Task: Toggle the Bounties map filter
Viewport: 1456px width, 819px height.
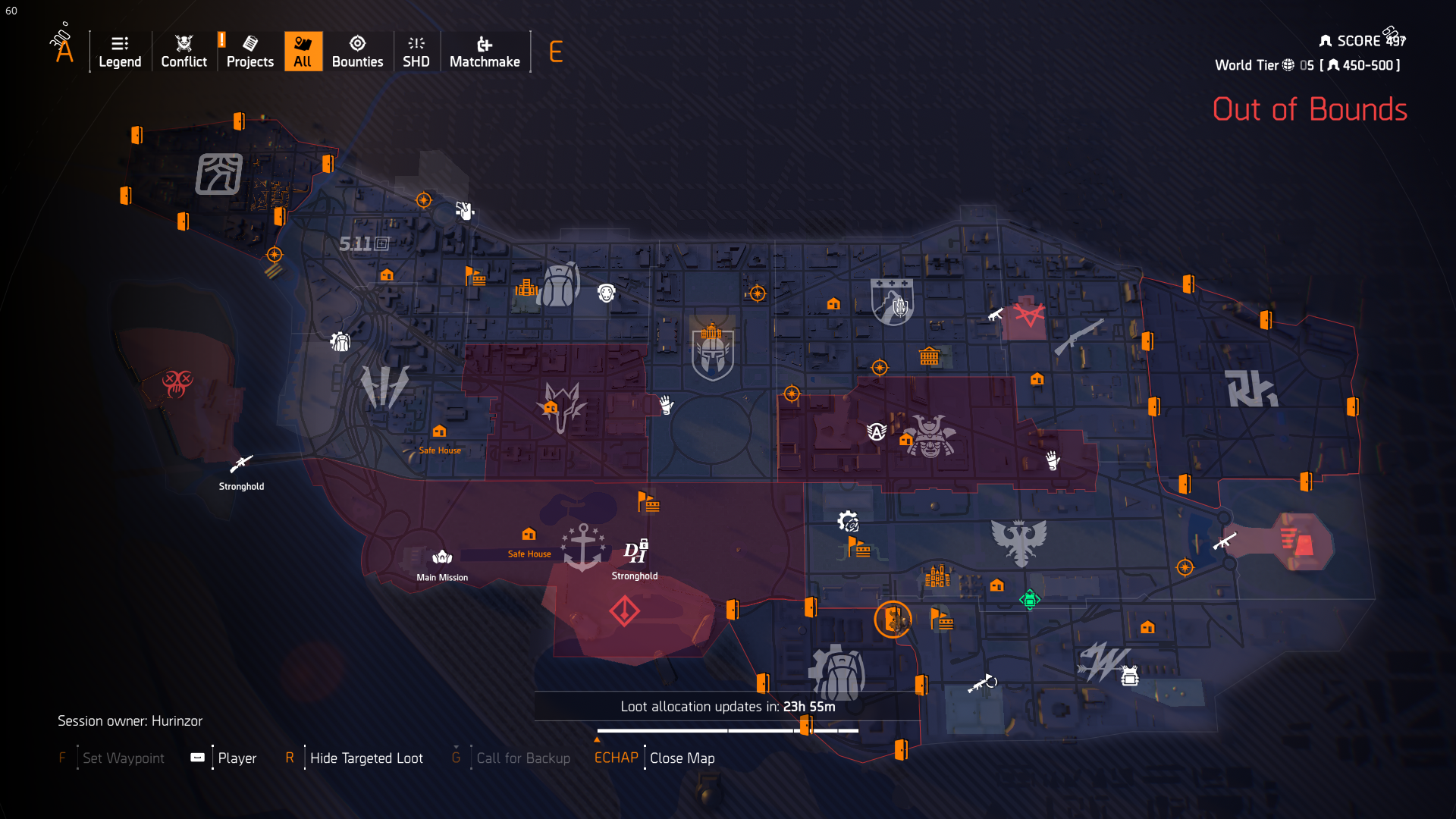Action: 357,51
